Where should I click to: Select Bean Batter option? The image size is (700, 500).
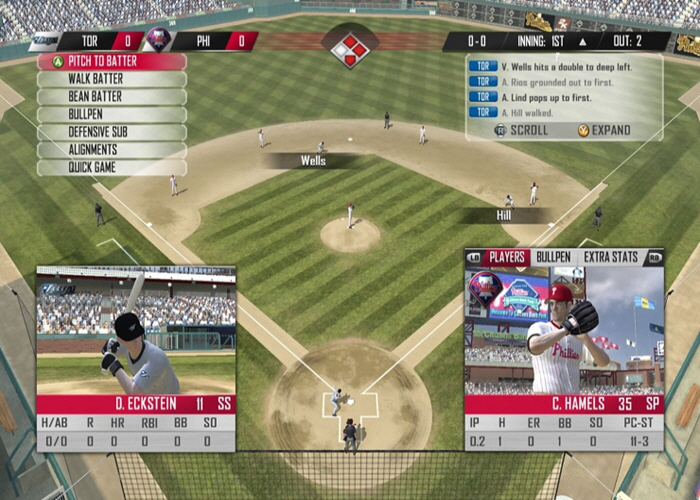(111, 97)
